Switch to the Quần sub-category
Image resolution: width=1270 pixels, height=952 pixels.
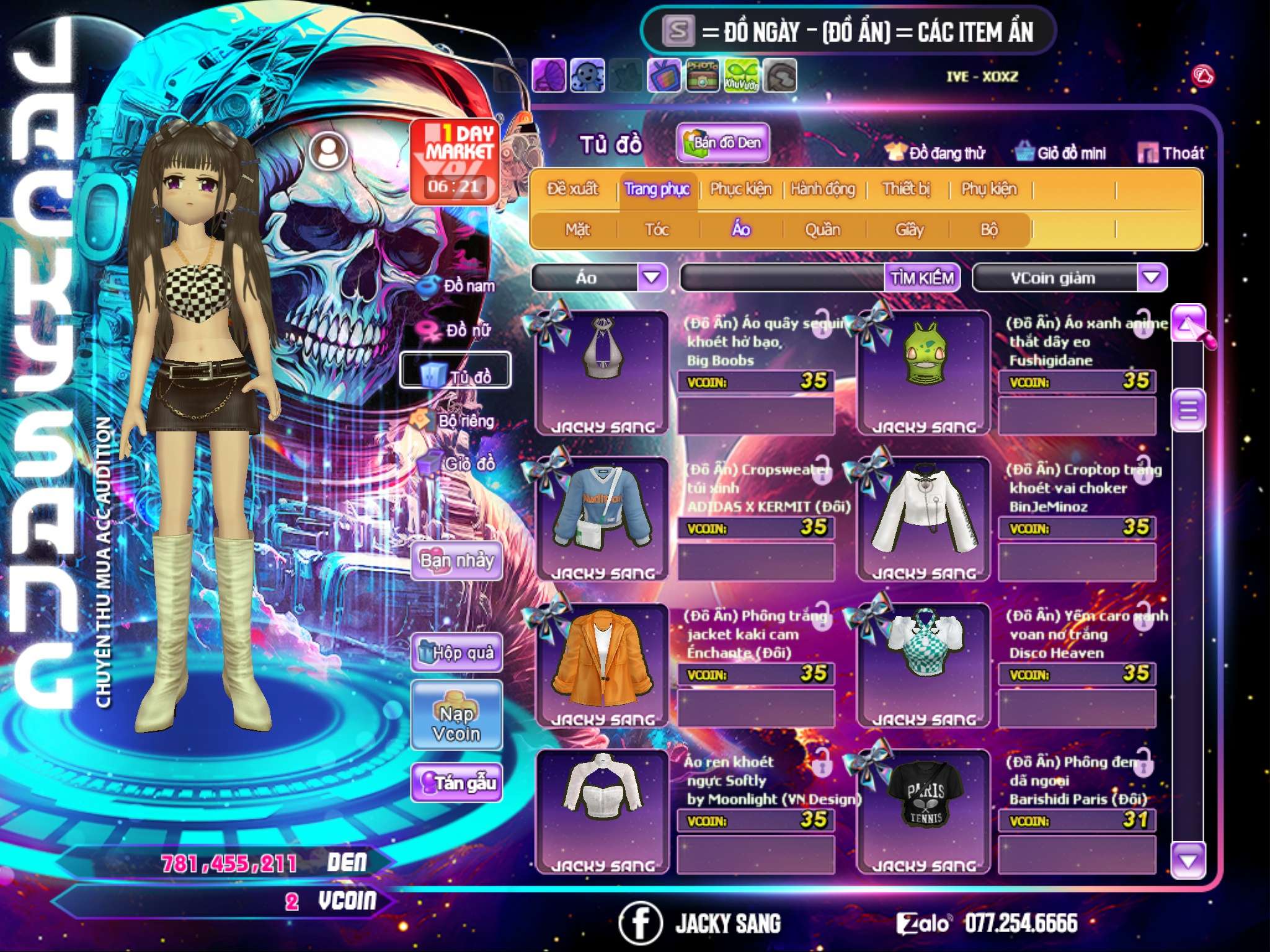click(822, 230)
